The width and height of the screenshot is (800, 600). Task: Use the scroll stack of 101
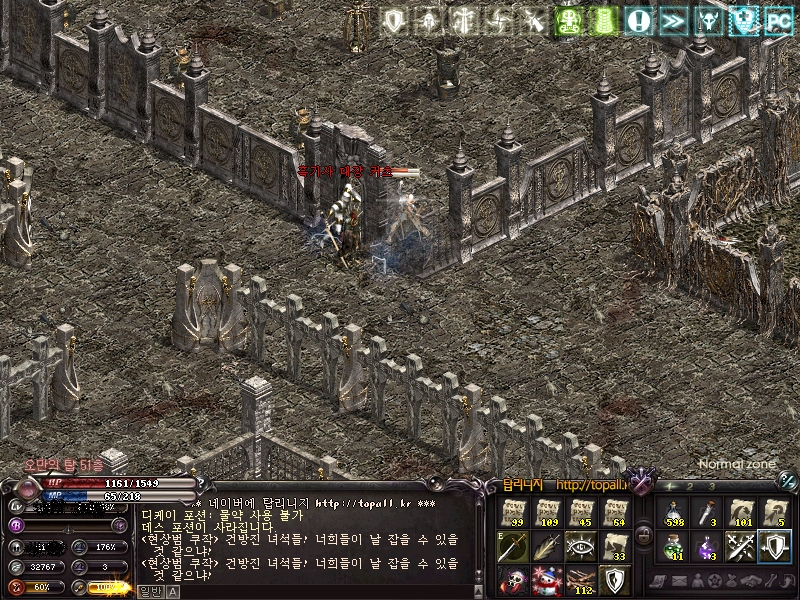click(741, 513)
